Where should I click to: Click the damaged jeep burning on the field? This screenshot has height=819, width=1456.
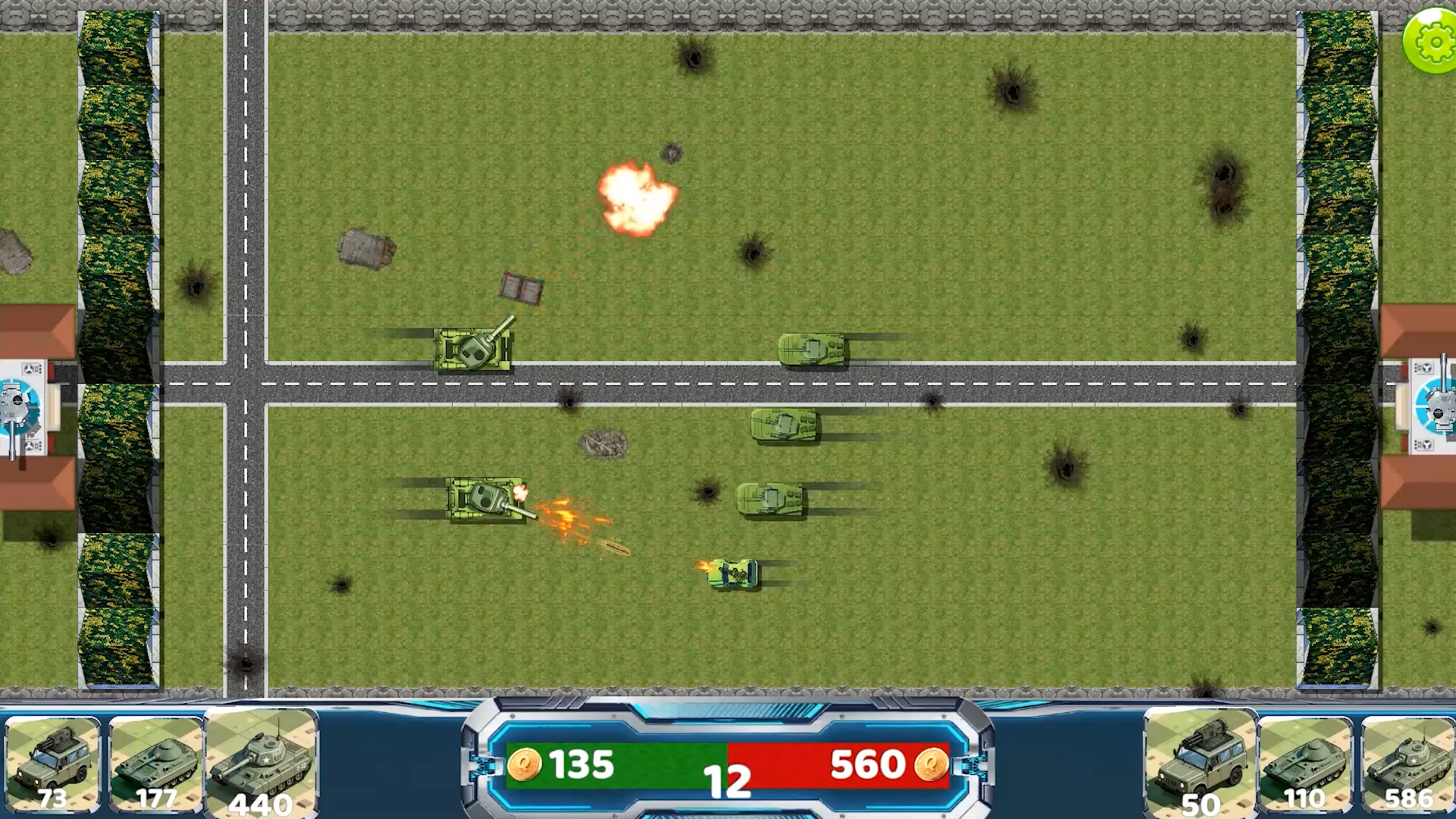(730, 574)
